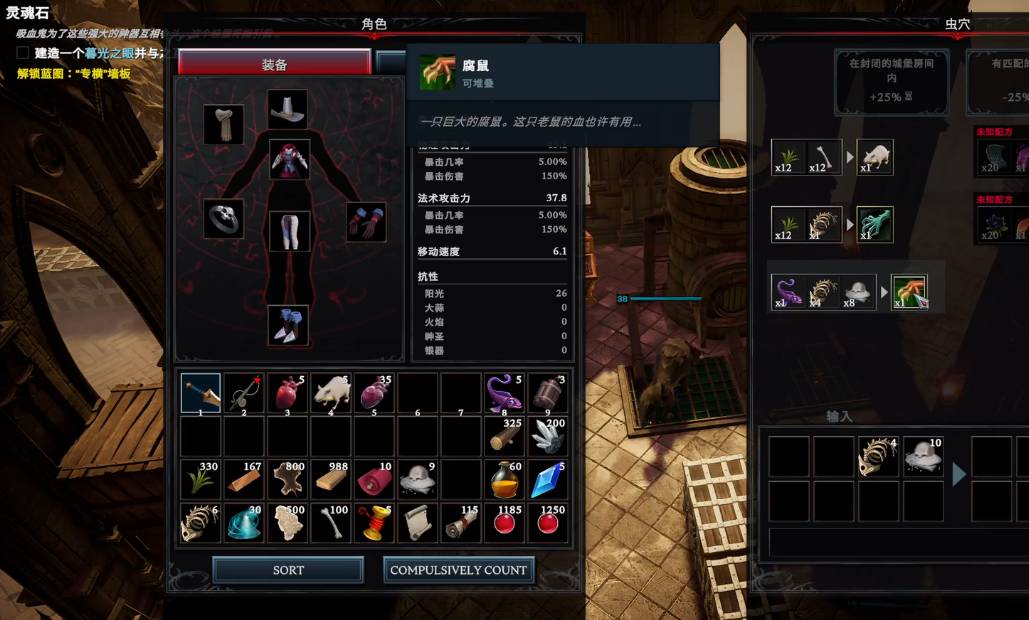The image size is (1029, 620).
Task: Sort the inventory with the SORT button
Action: 288,570
